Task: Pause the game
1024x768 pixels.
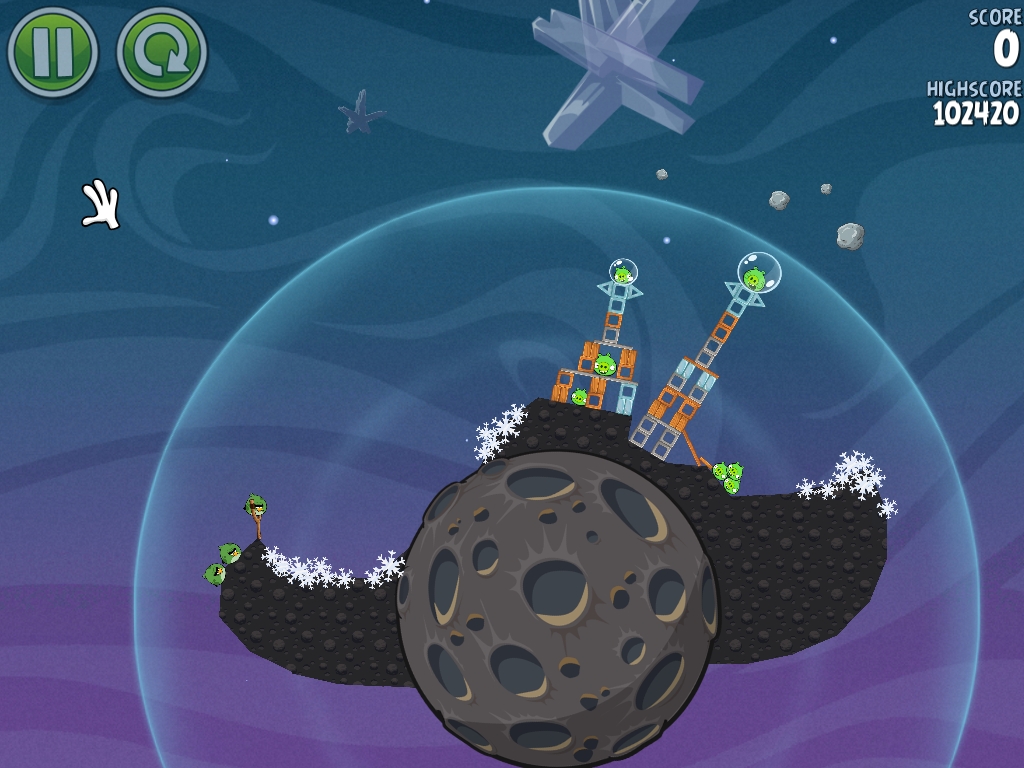Action: point(52,52)
